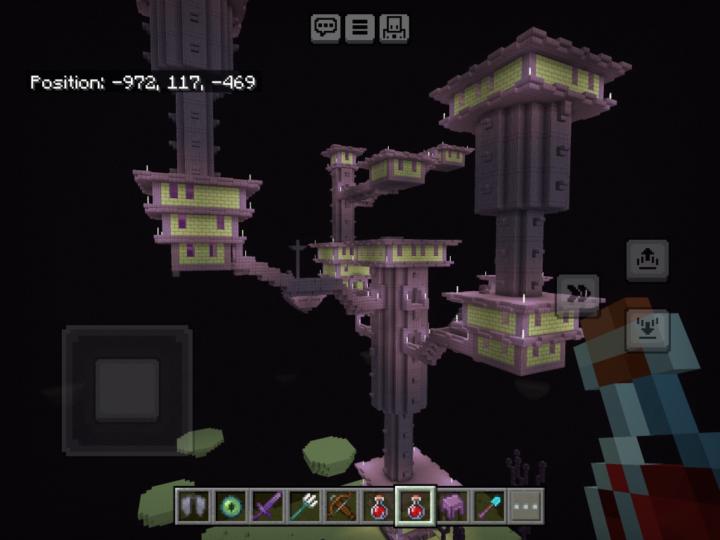Tap the fly down arrow button
The height and width of the screenshot is (540, 720).
pos(647,329)
